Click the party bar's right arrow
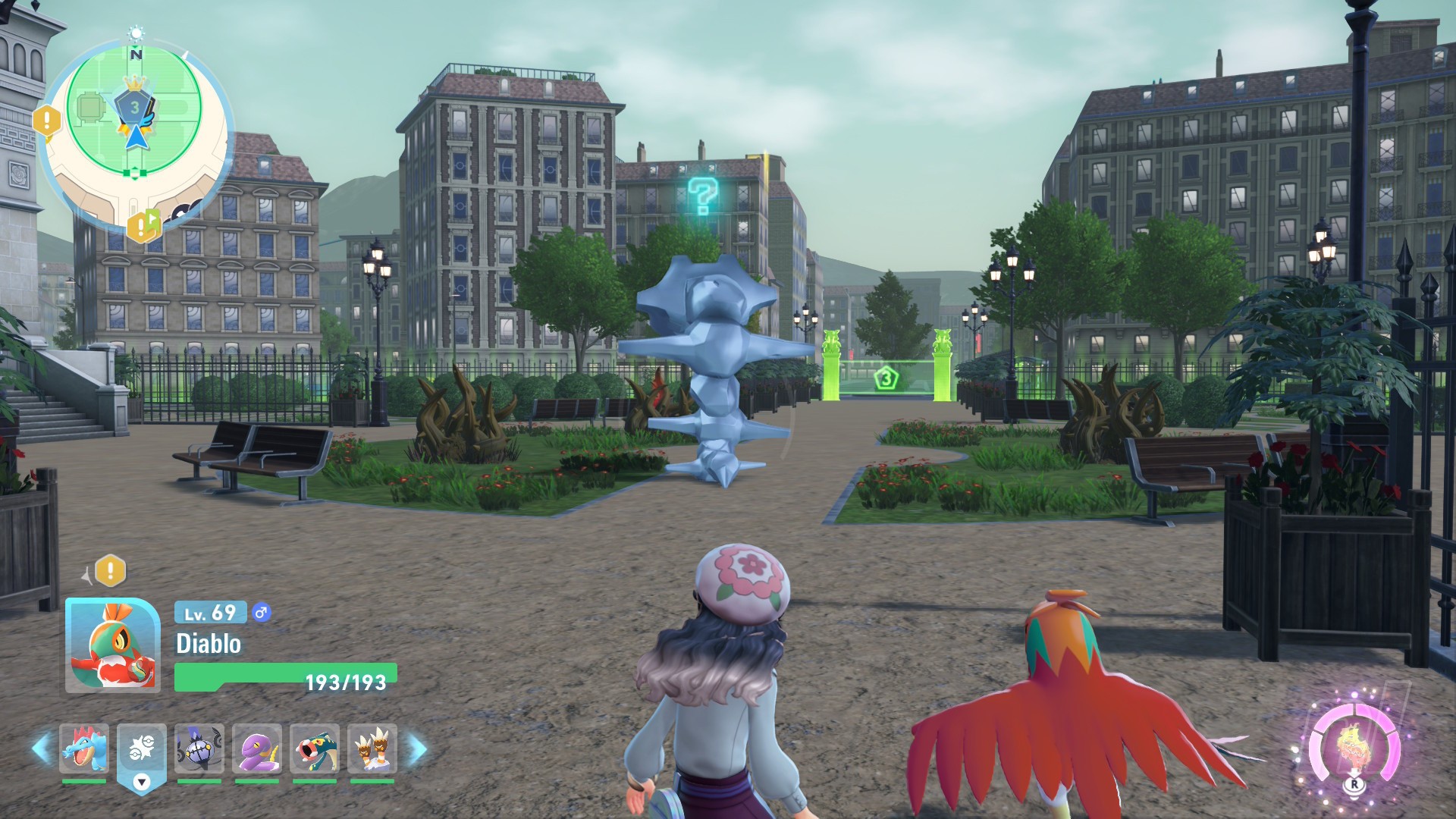This screenshot has height=819, width=1456. [416, 749]
